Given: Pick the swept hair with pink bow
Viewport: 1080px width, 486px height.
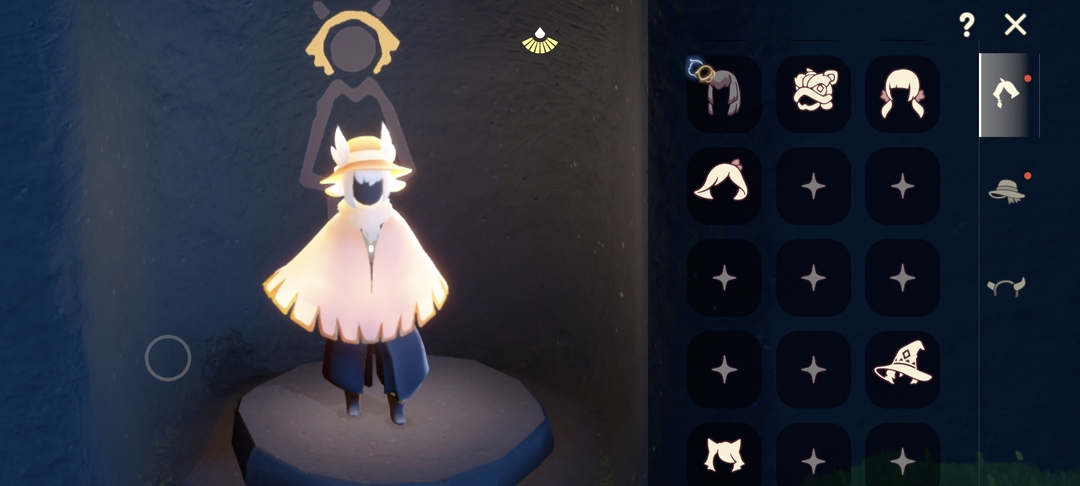Looking at the screenshot, I should 724,185.
